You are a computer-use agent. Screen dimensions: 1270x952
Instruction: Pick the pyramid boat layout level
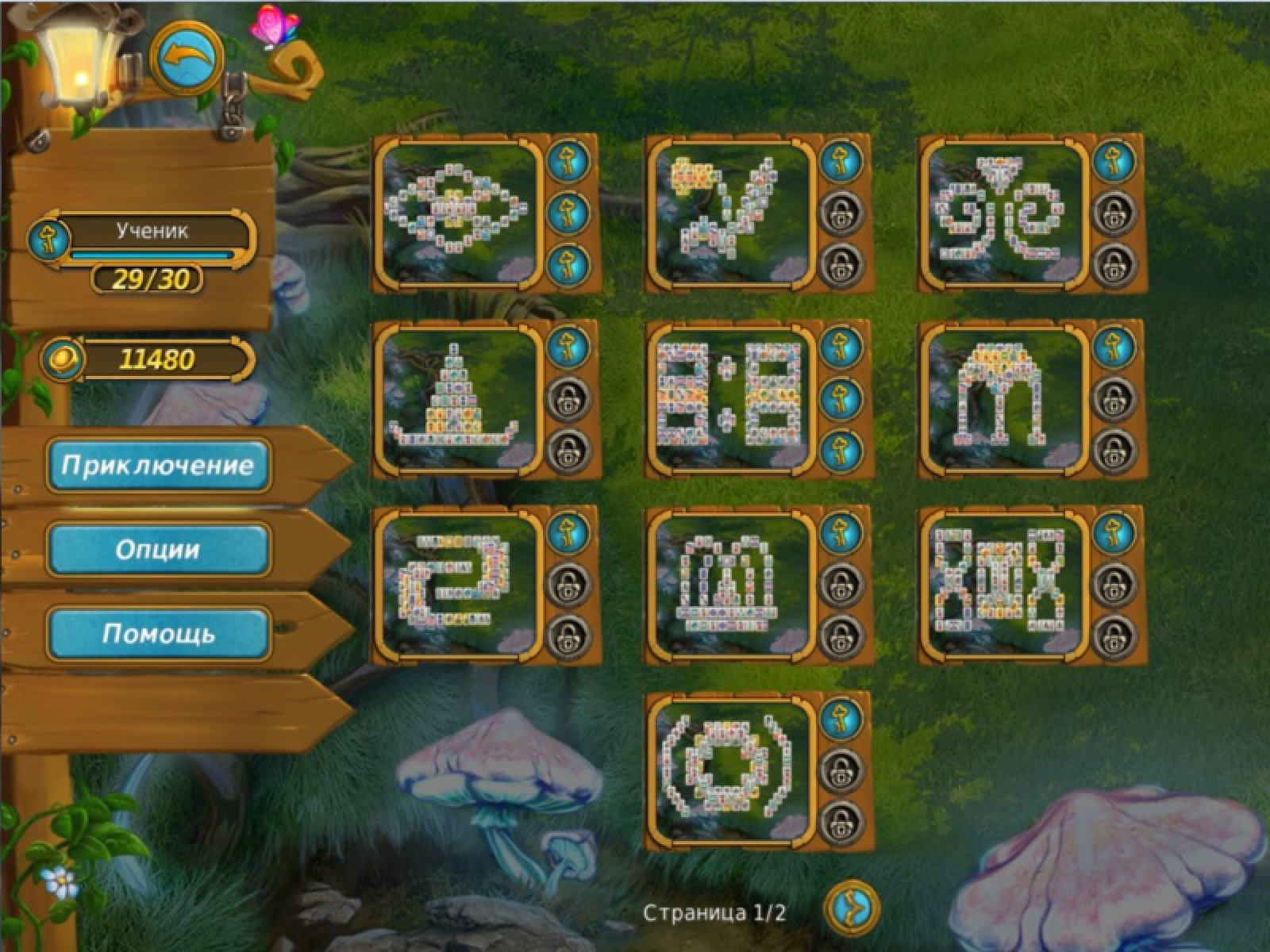[460, 398]
